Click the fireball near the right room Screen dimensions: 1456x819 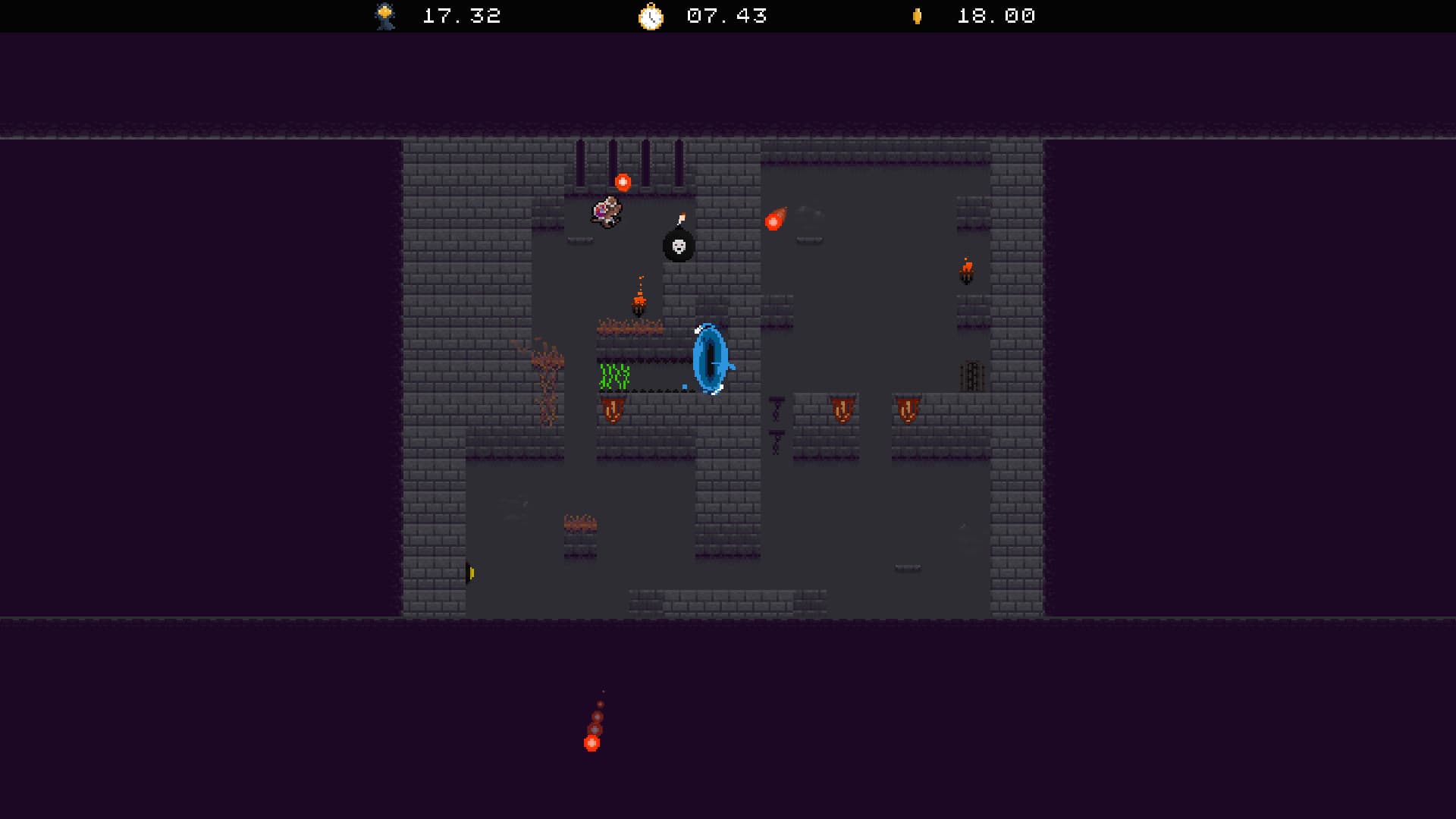[773, 220]
